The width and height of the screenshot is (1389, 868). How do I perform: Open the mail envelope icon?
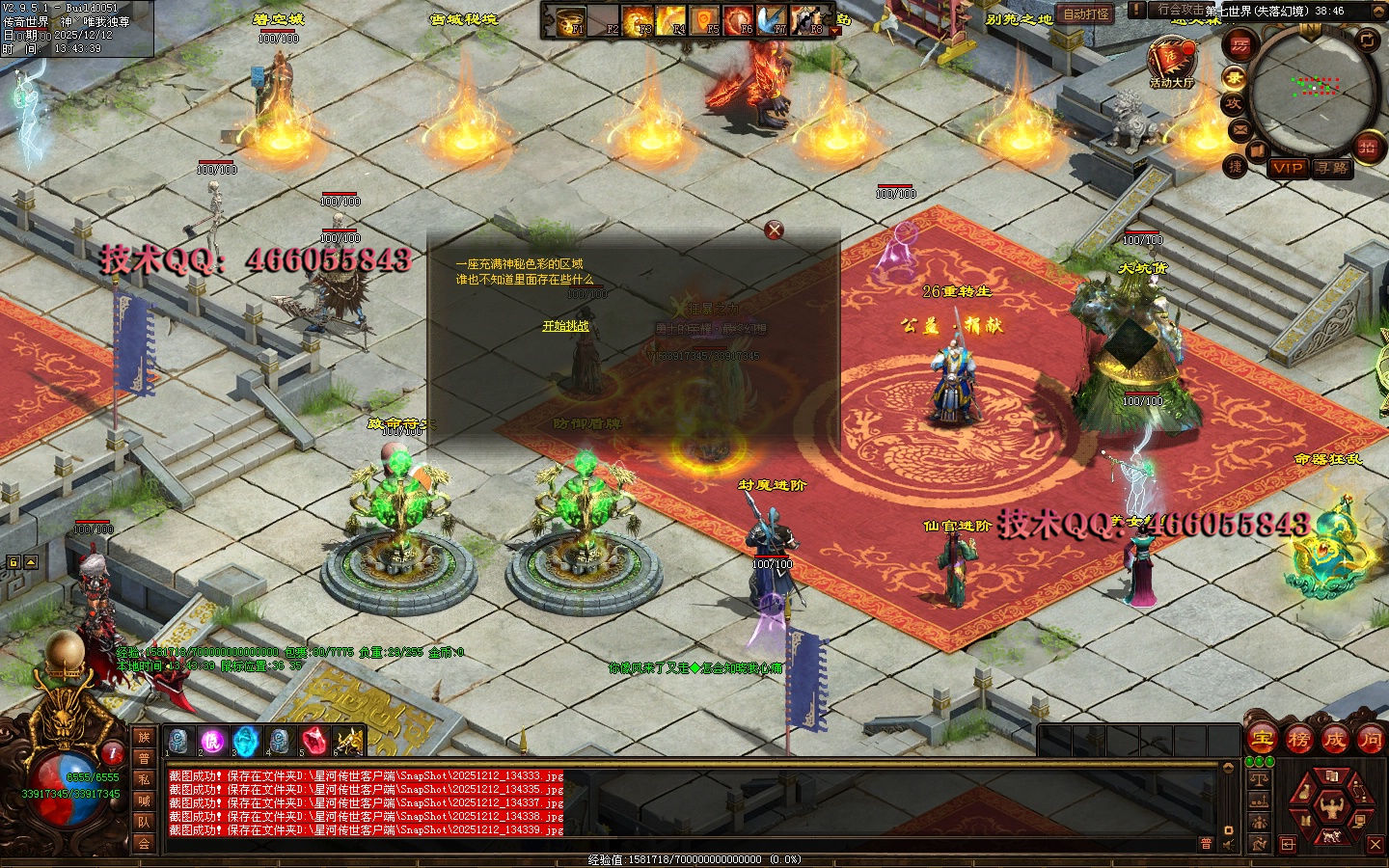(1239, 128)
